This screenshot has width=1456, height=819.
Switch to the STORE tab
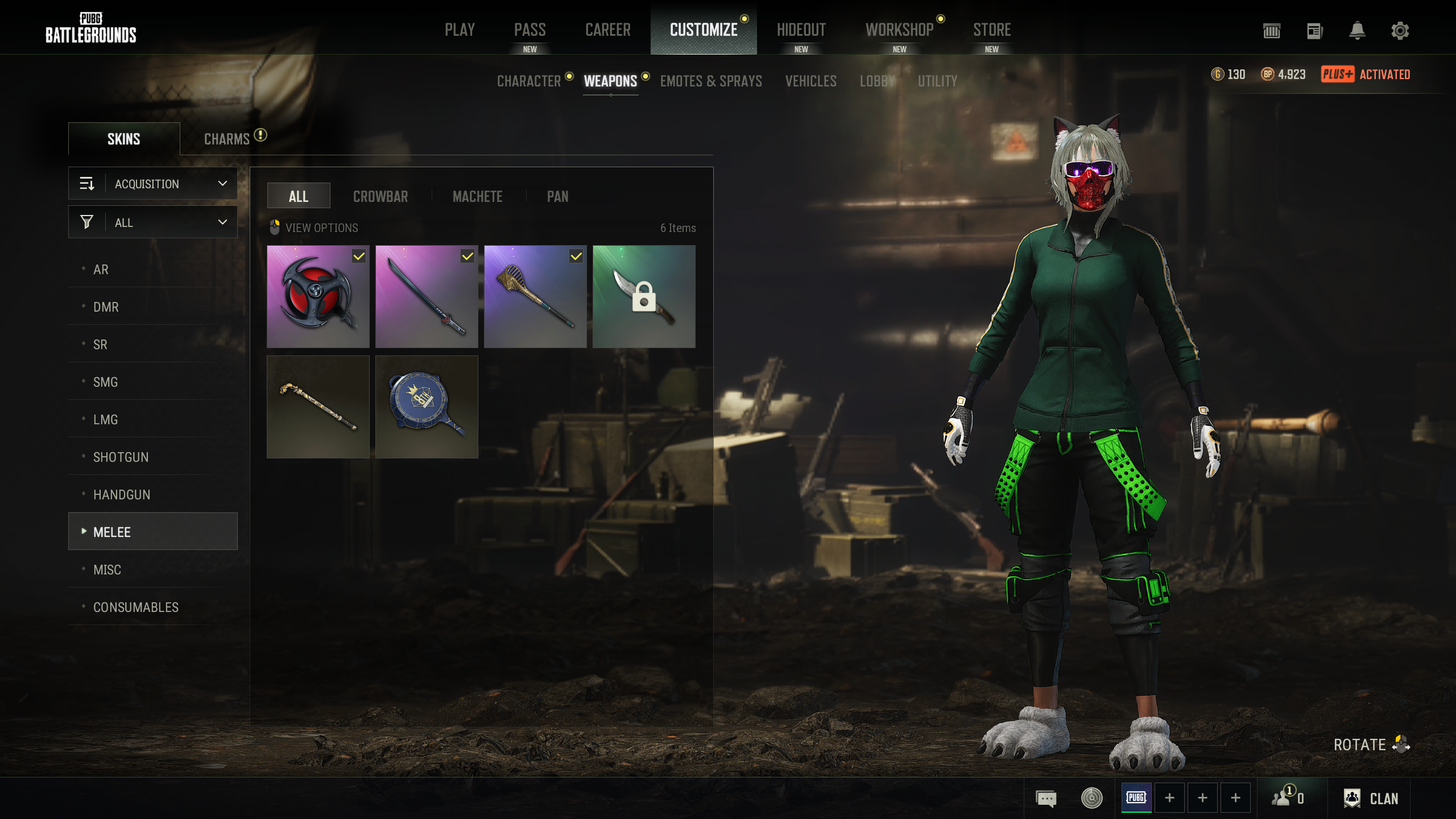(992, 30)
